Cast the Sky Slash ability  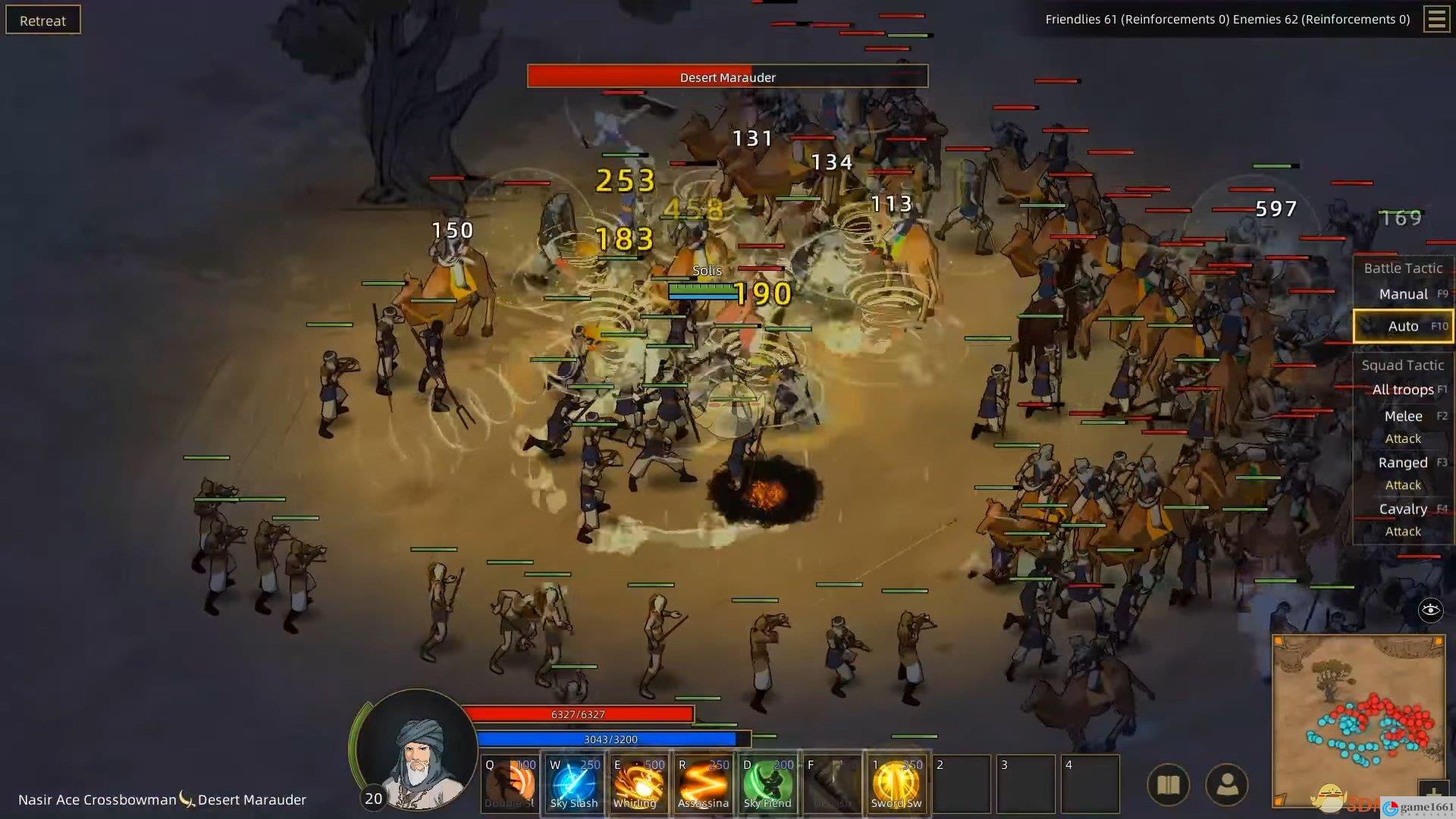coord(573,784)
